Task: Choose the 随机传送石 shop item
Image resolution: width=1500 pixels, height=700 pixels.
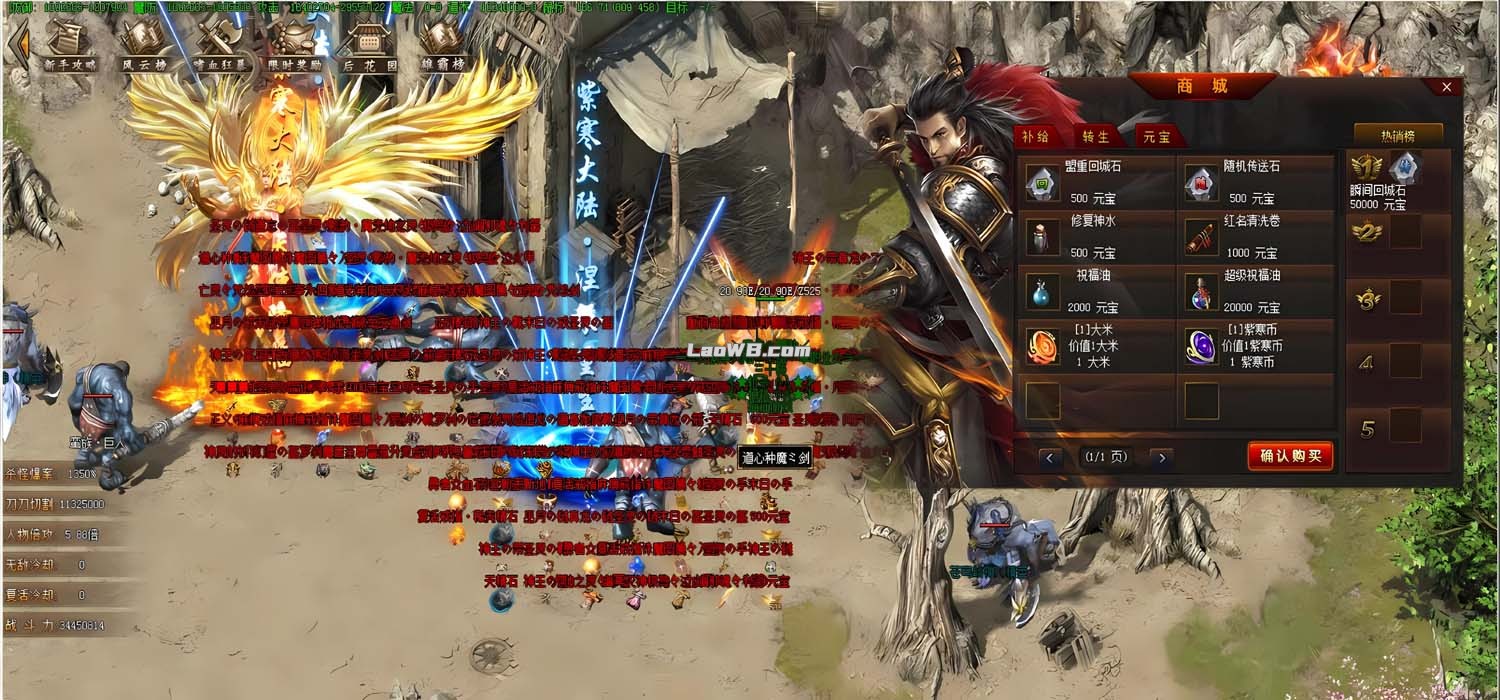Action: click(x=1201, y=182)
